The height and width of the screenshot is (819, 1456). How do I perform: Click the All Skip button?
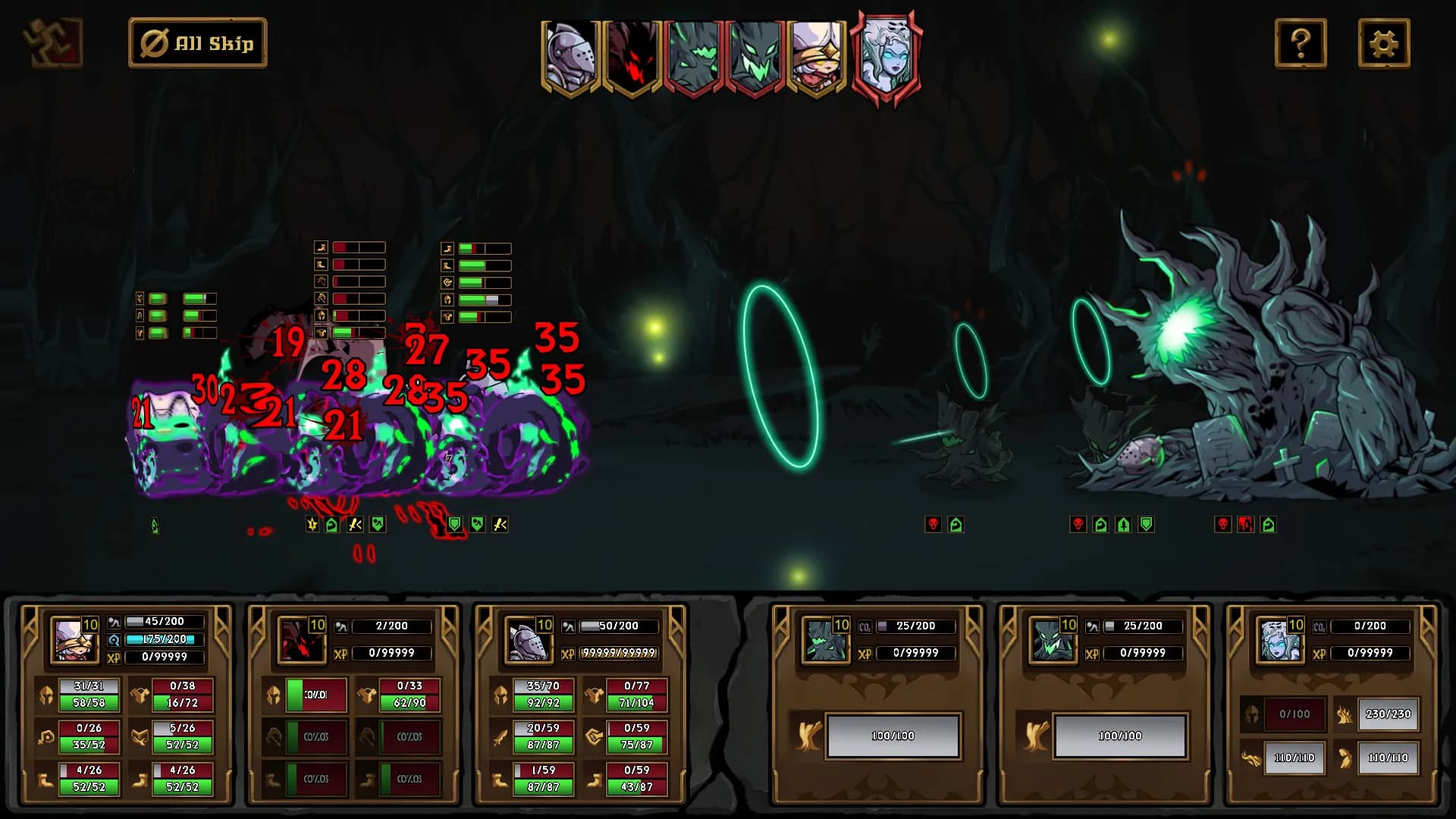198,43
